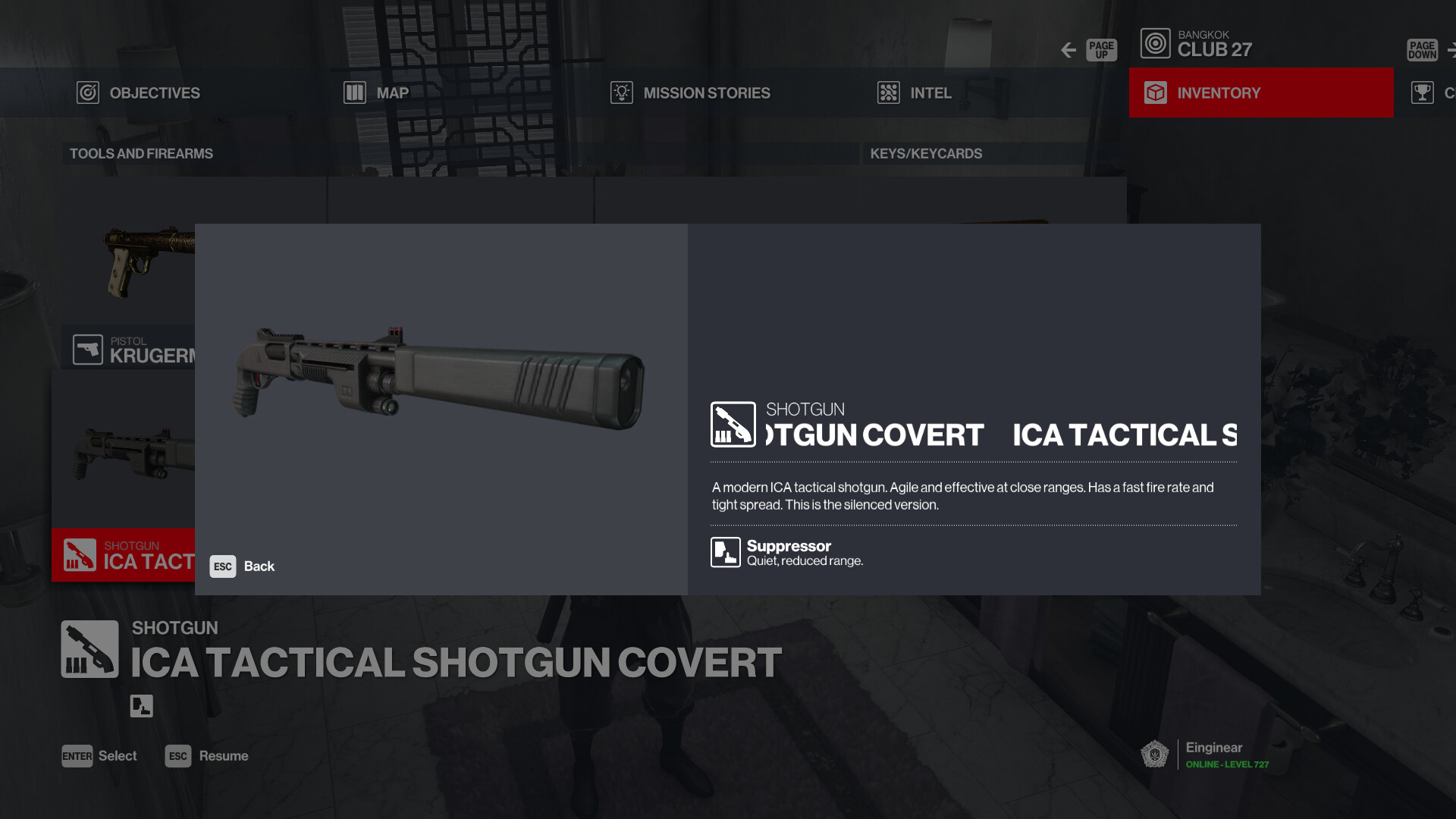This screenshot has width=1456, height=819.
Task: Select the ICA Tactical Shotgun slot
Action: (124, 554)
